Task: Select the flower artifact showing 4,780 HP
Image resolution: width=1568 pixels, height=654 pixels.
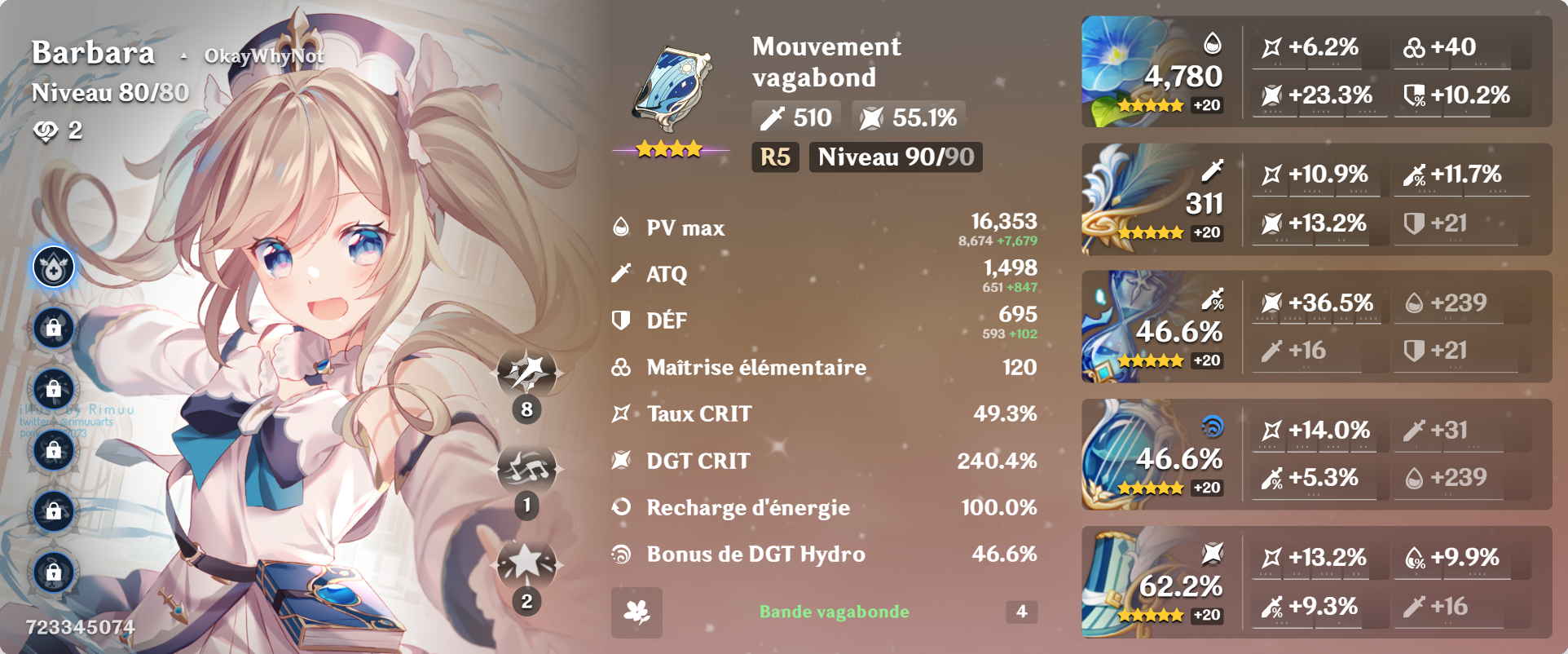Action: (1156, 72)
